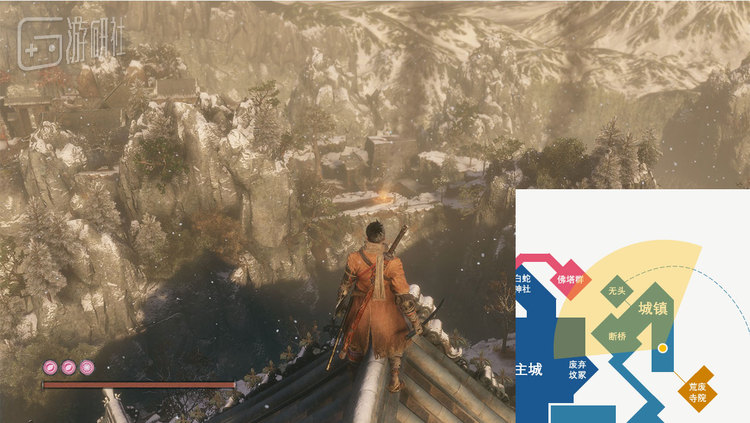Select the 佛塔群 map marker

569,278
